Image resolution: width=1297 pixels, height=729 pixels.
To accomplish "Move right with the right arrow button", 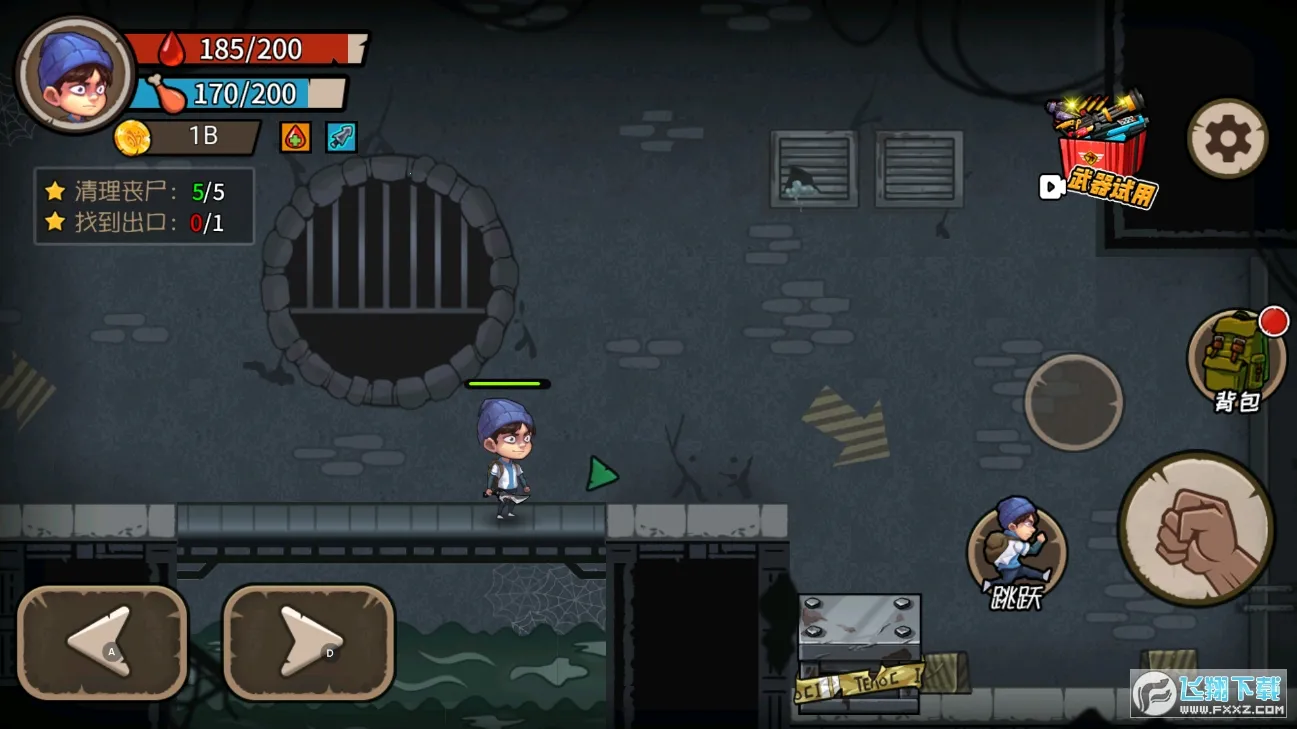I will tap(308, 641).
